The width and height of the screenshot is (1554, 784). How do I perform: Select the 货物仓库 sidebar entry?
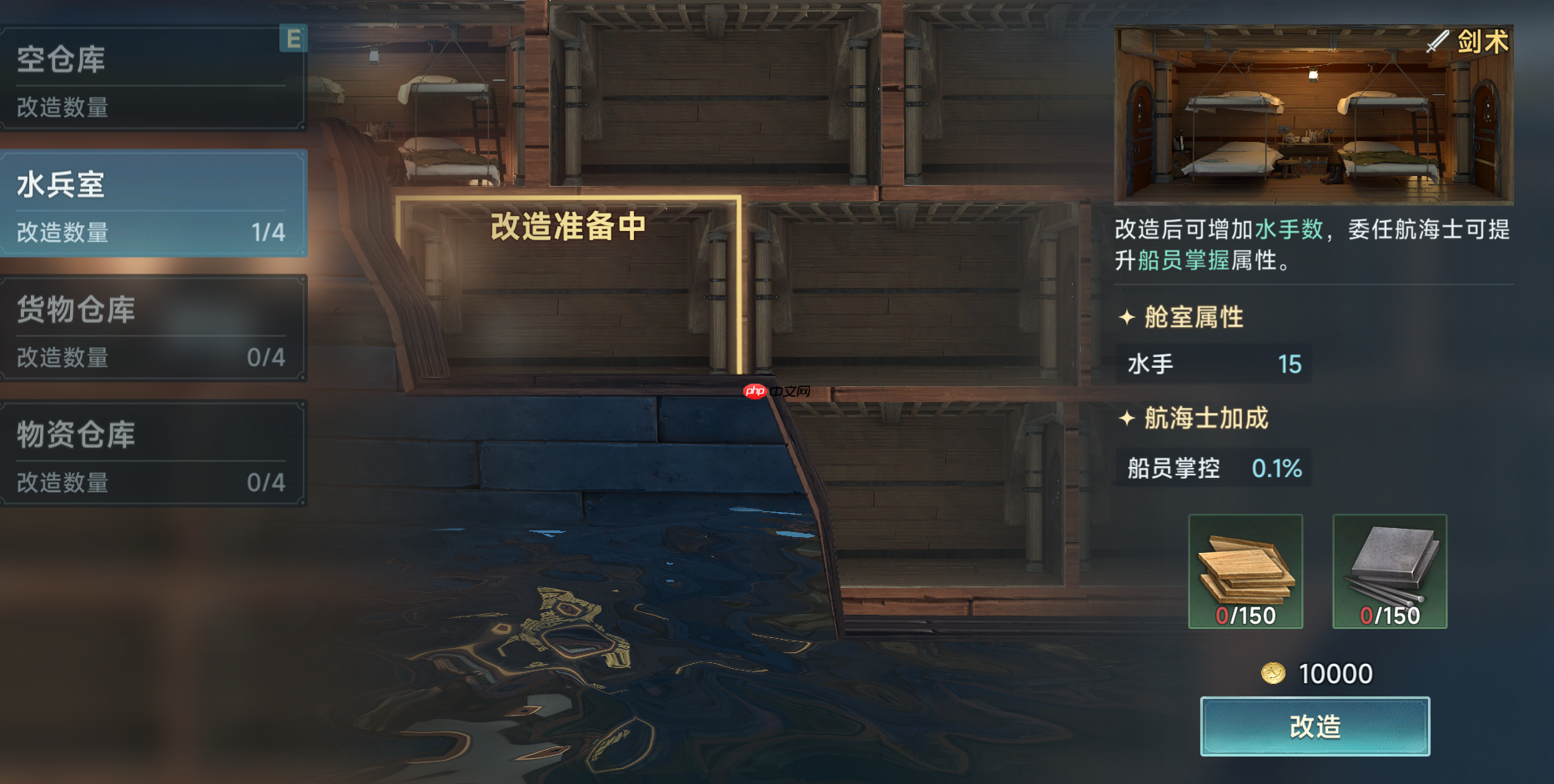(x=154, y=329)
